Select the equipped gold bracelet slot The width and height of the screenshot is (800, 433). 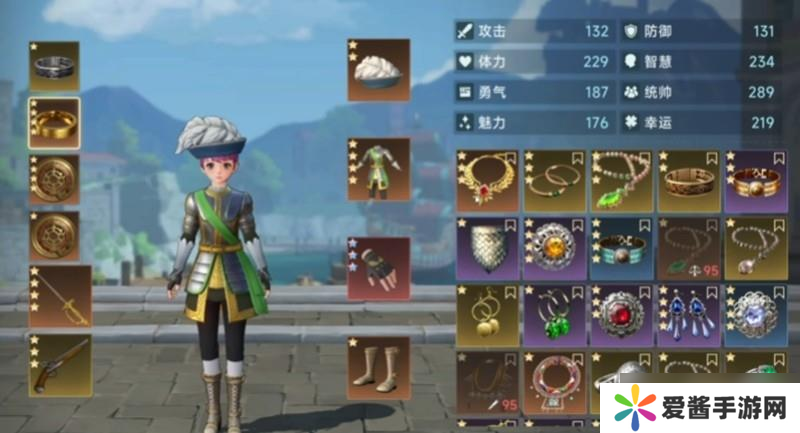tap(54, 123)
